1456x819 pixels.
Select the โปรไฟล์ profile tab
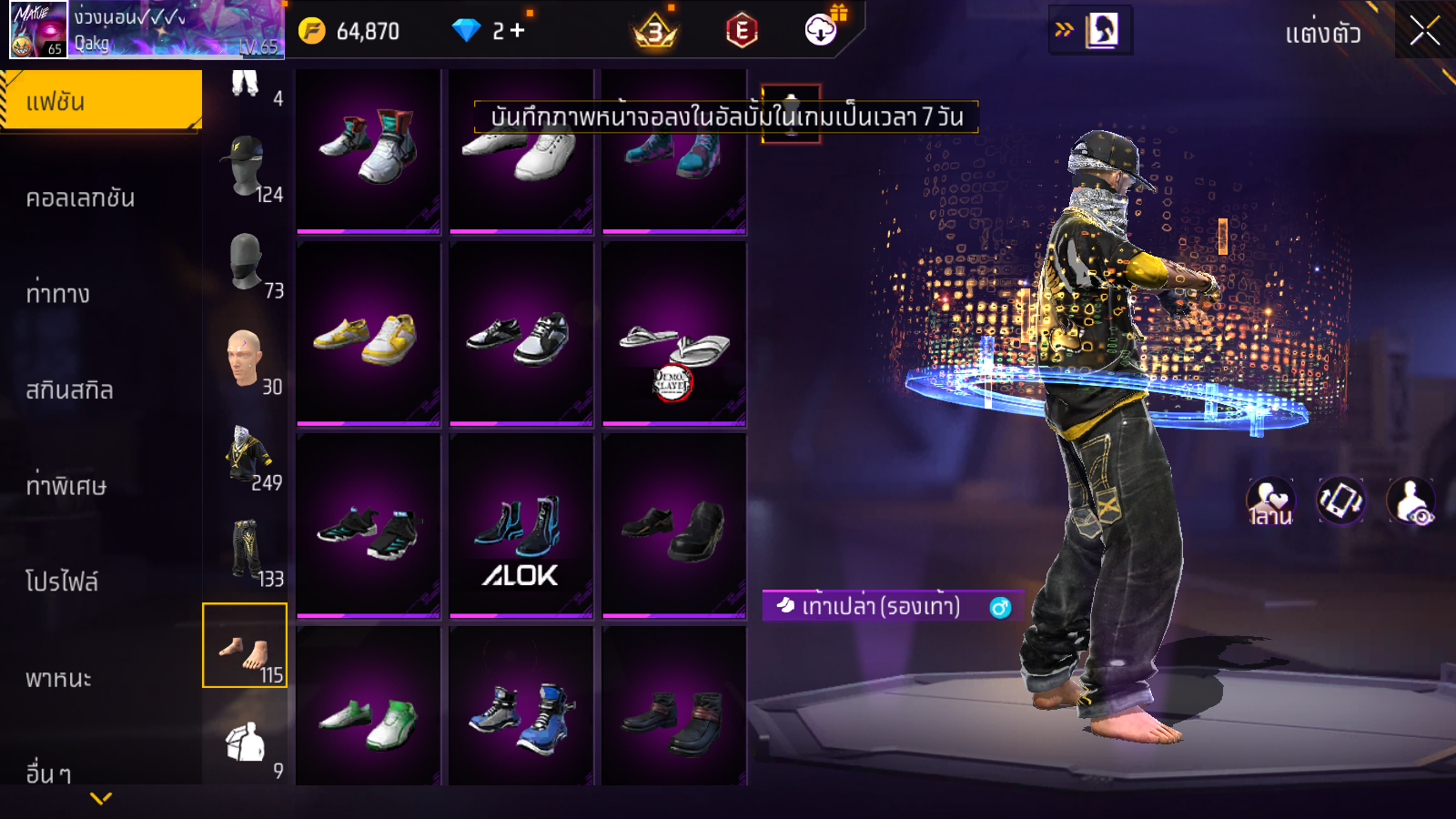[x=62, y=581]
